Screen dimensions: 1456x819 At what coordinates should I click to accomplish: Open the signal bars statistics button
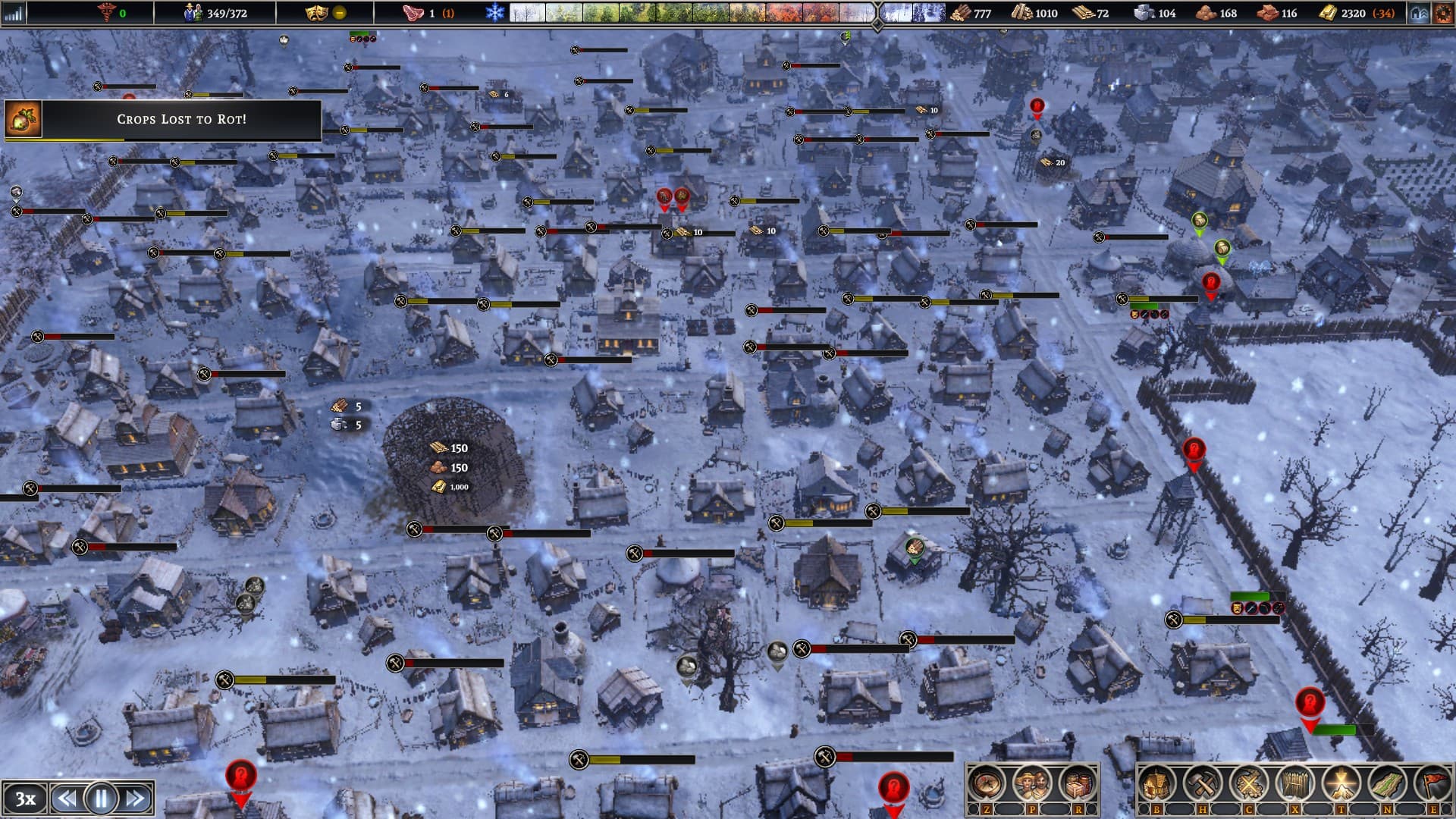click(x=14, y=13)
